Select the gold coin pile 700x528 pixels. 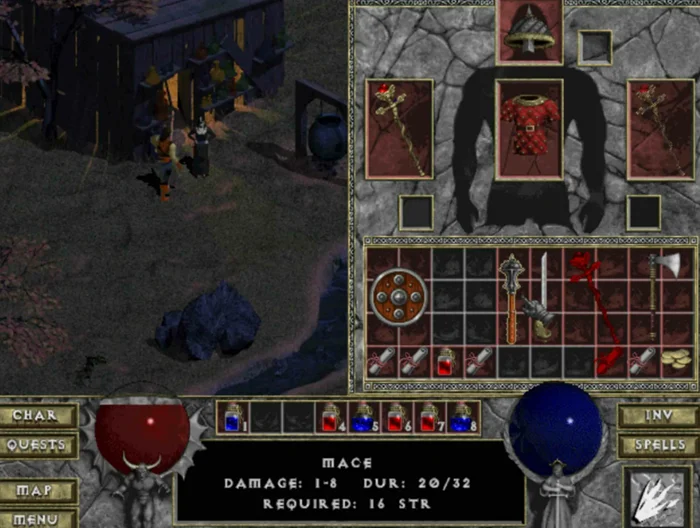pos(680,360)
